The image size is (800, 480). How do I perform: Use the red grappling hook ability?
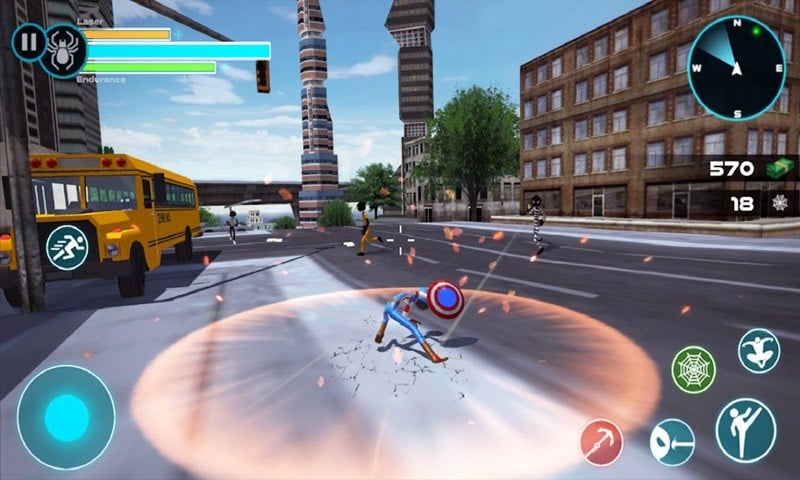point(602,441)
